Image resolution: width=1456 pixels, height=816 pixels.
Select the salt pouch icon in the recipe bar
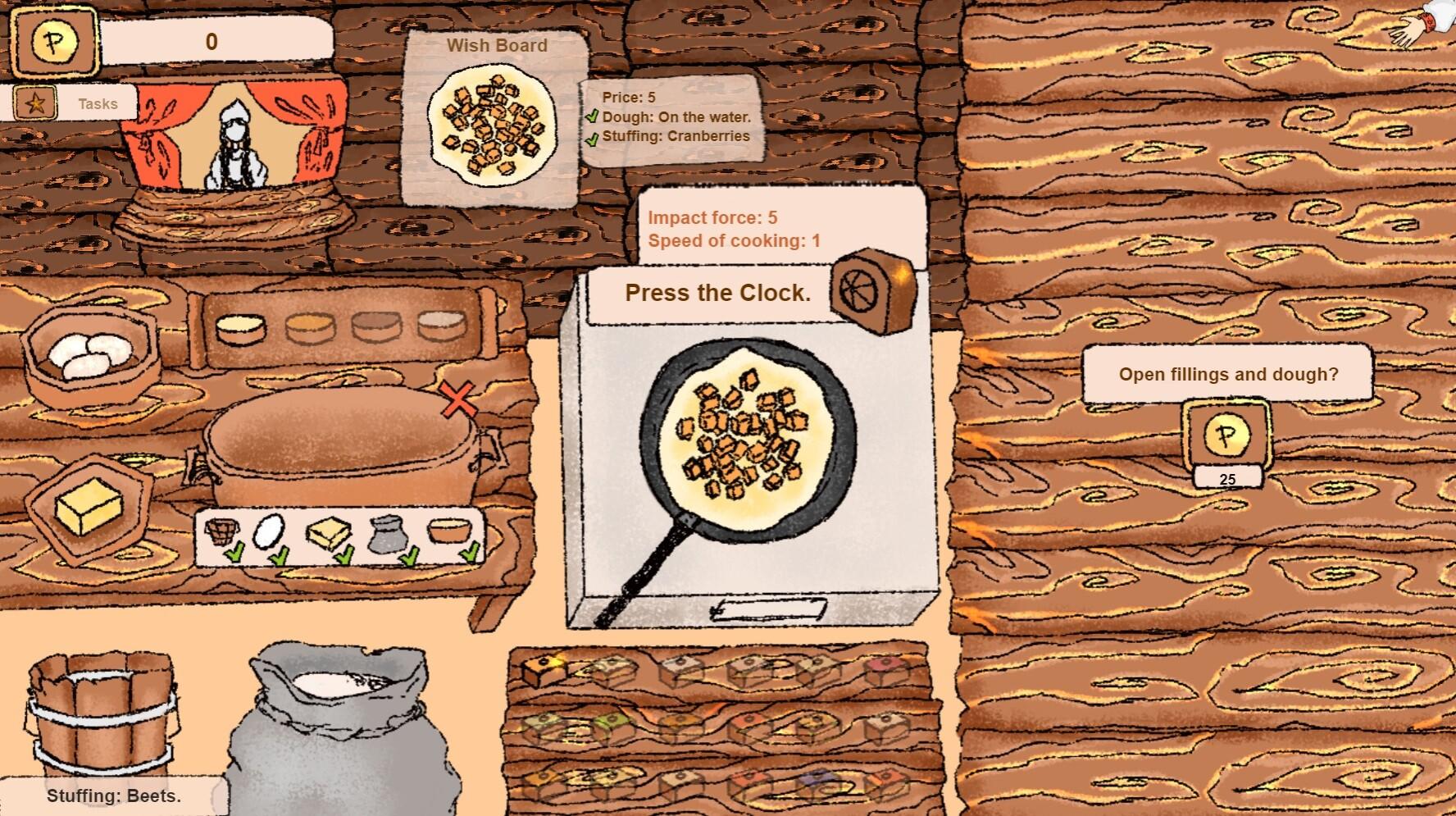[388, 535]
